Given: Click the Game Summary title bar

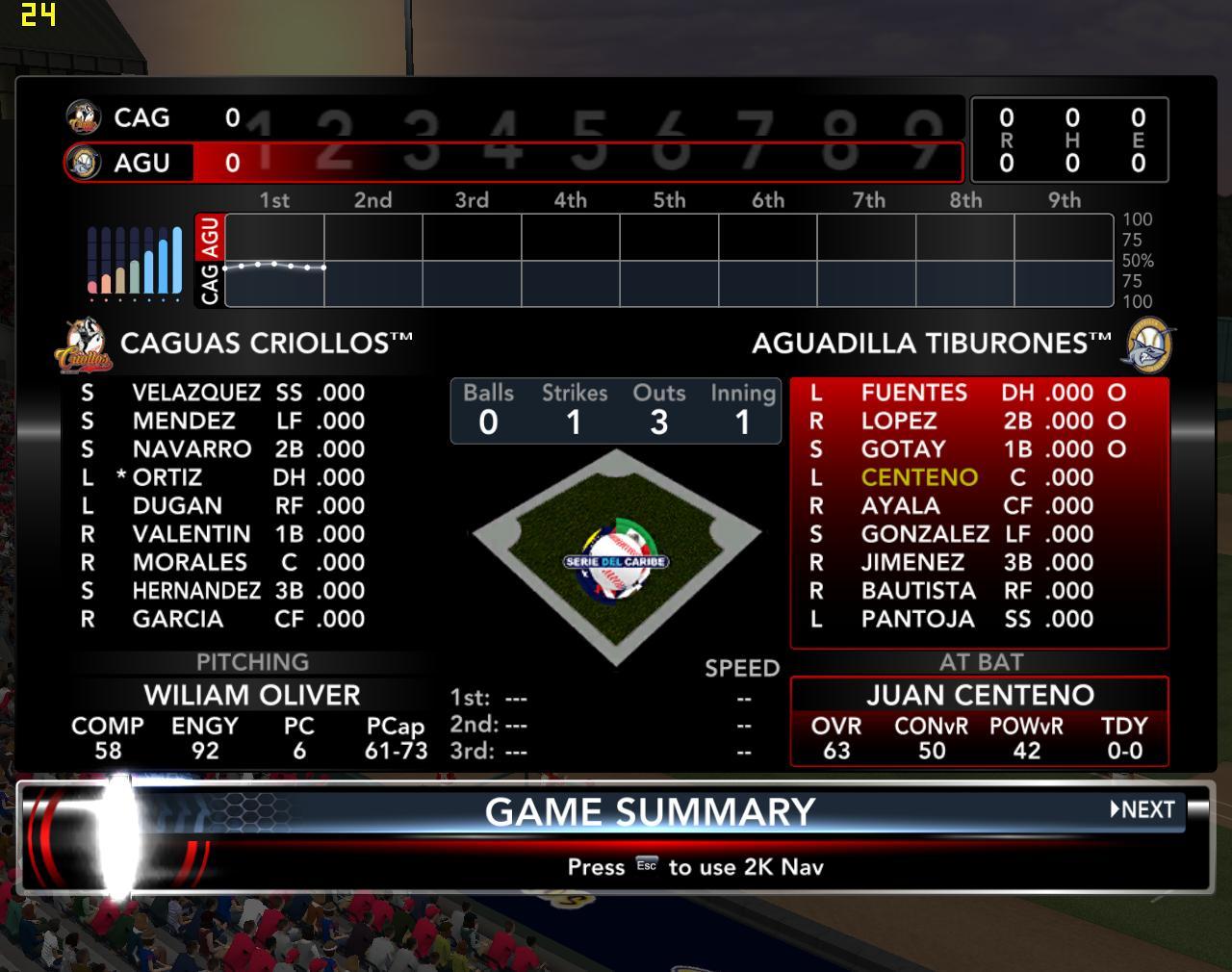Looking at the screenshot, I should [x=650, y=812].
